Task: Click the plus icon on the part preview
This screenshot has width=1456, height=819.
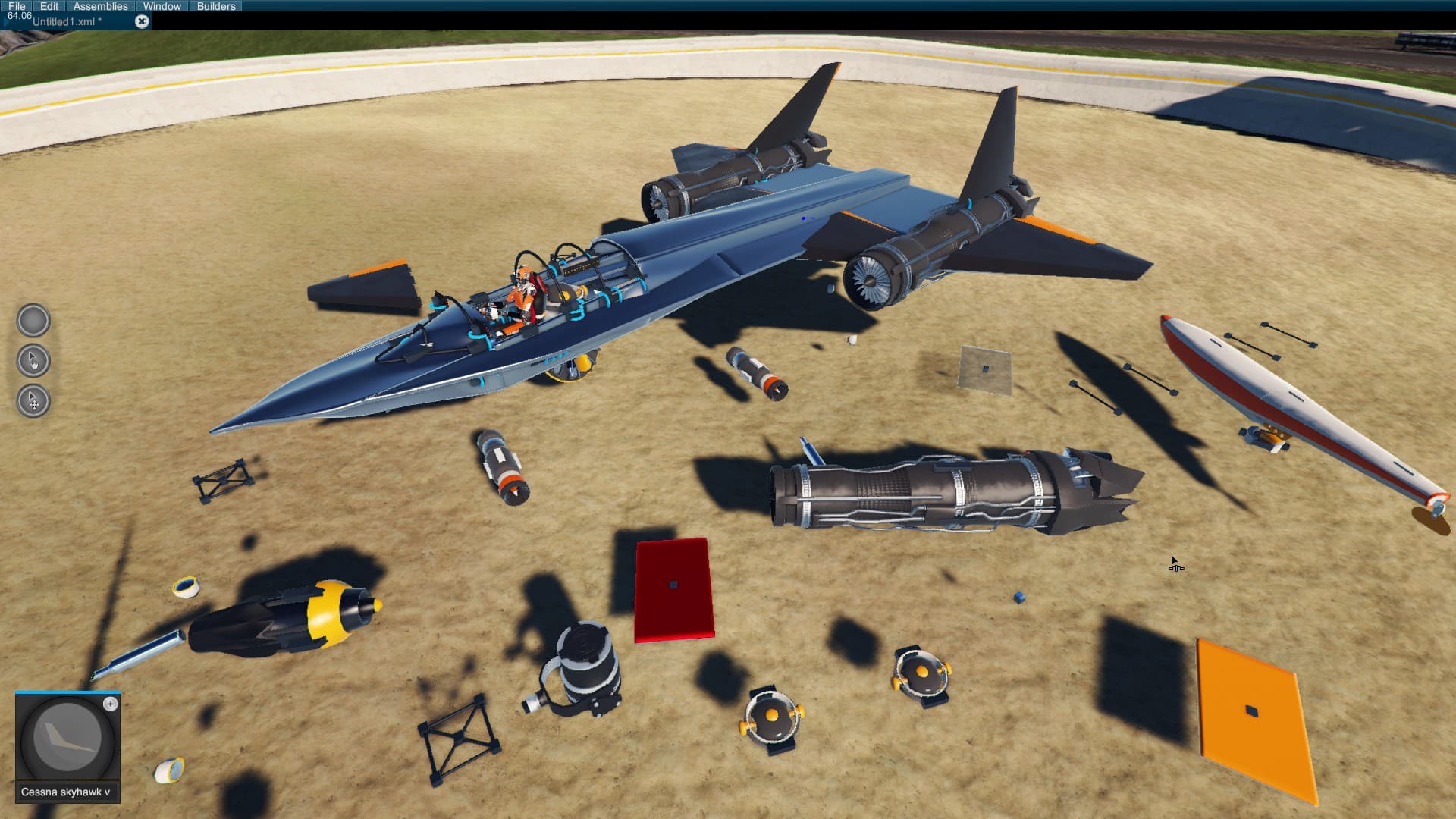Action: click(112, 704)
